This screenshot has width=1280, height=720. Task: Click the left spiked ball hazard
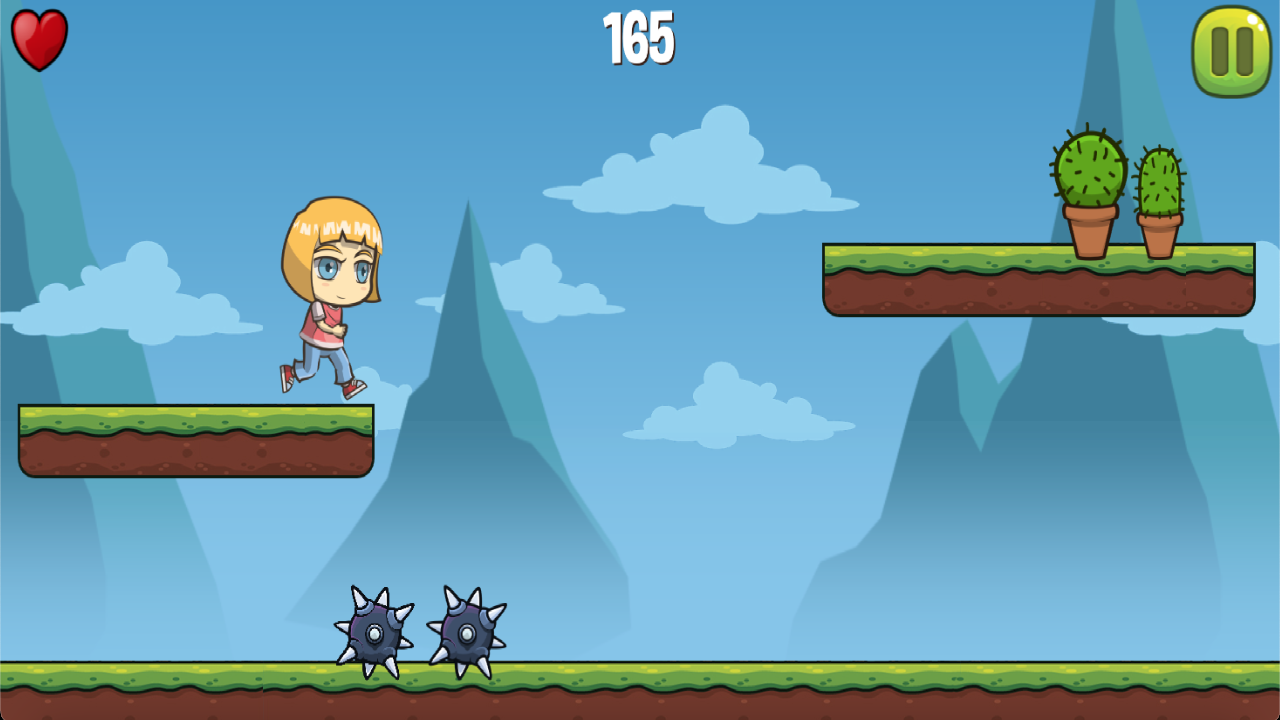click(x=375, y=635)
